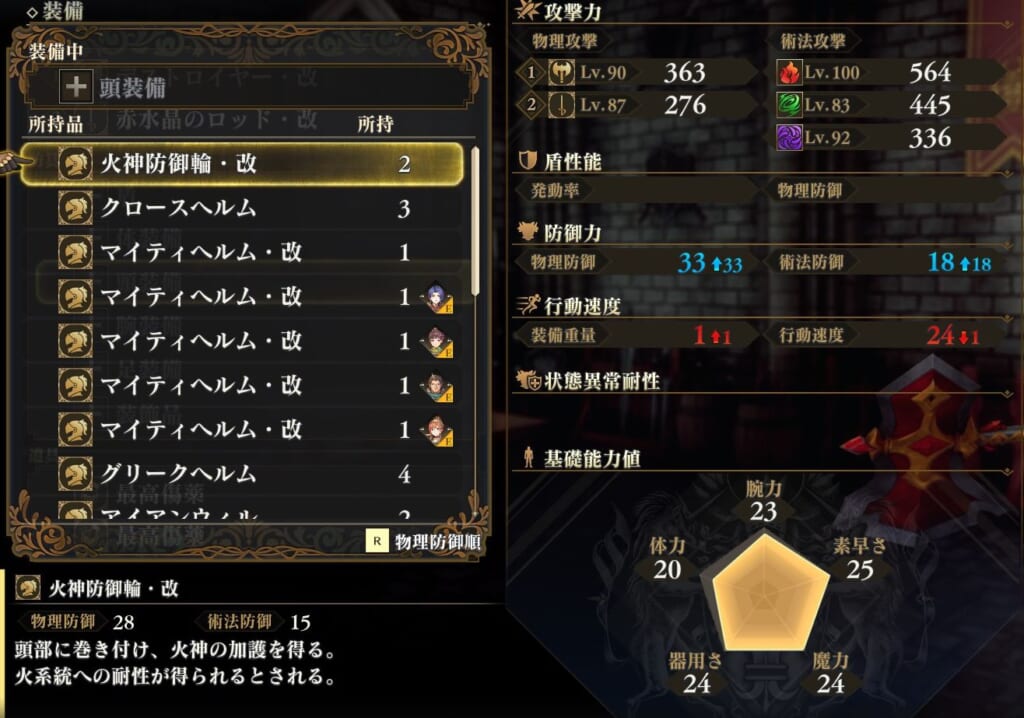Click the item list scrollbar
The image size is (1024, 718).
pos(475,220)
